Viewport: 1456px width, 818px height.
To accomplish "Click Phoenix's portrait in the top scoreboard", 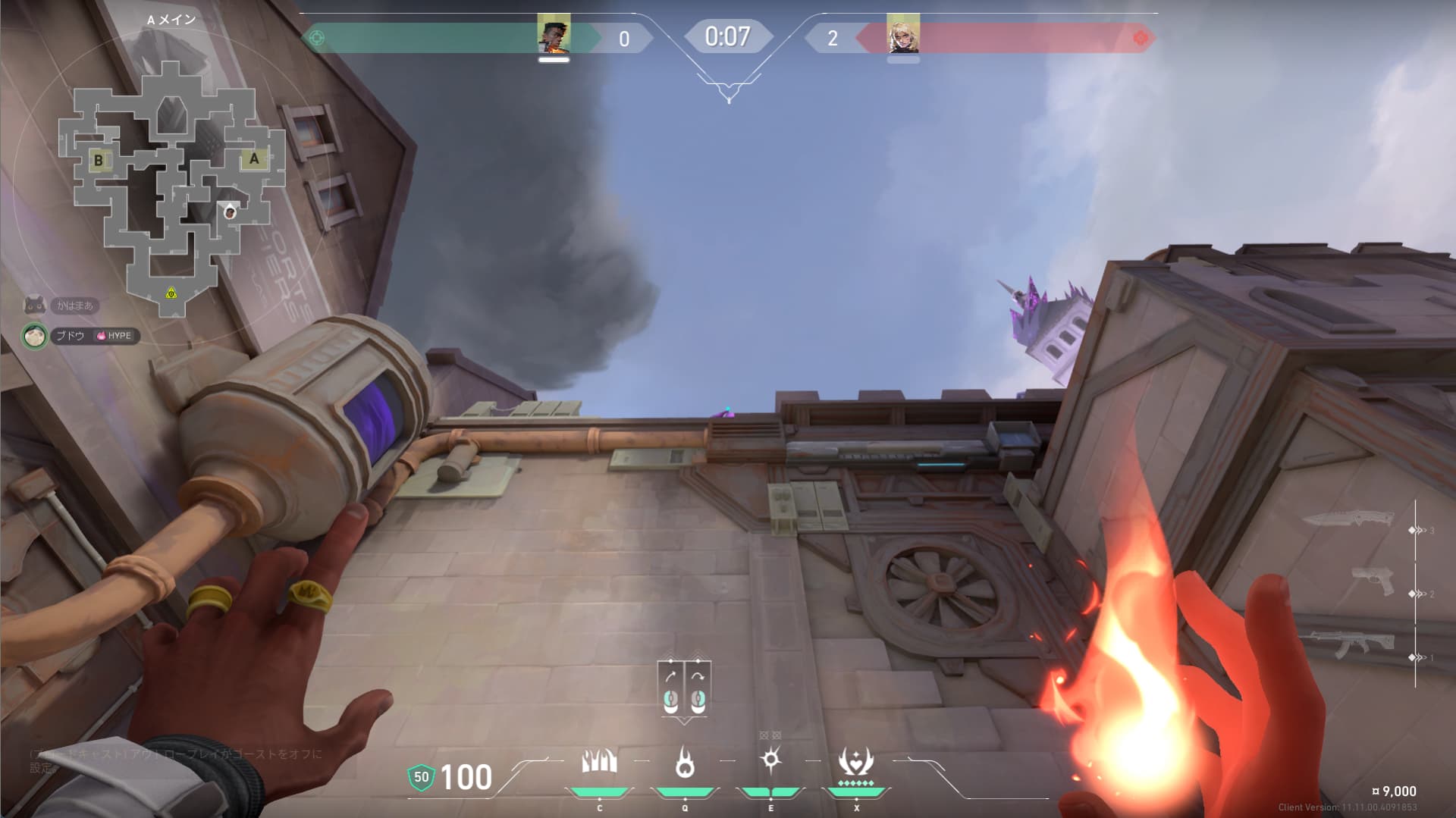I will click(x=554, y=34).
